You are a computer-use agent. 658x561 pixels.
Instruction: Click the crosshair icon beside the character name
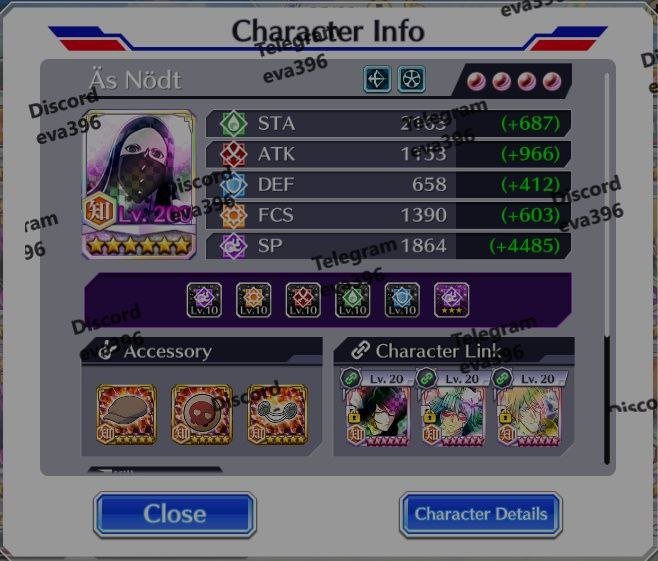[377, 80]
